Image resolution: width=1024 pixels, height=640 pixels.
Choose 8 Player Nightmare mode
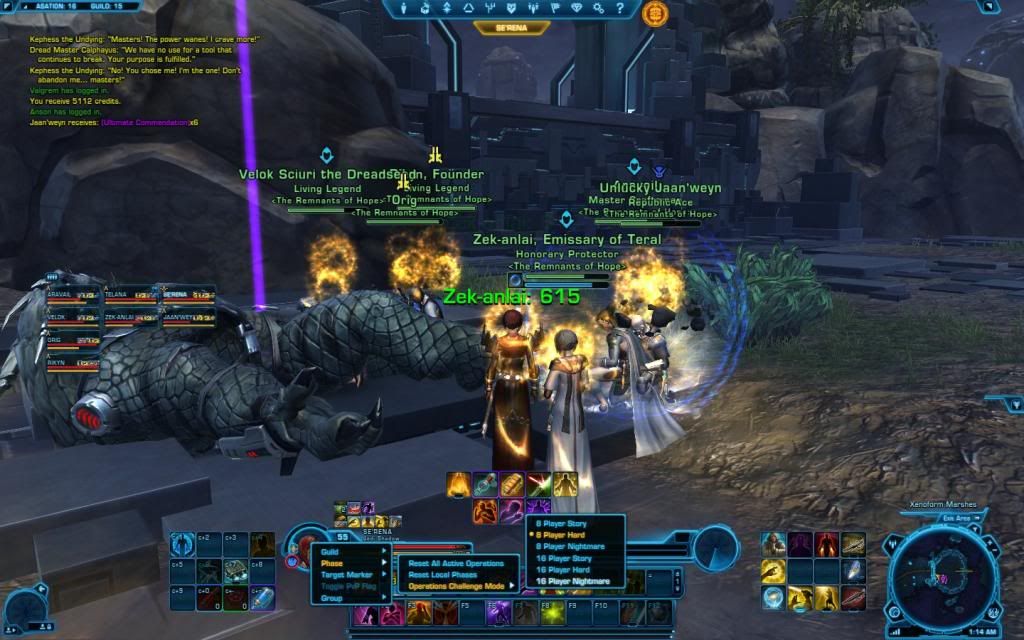[575, 547]
